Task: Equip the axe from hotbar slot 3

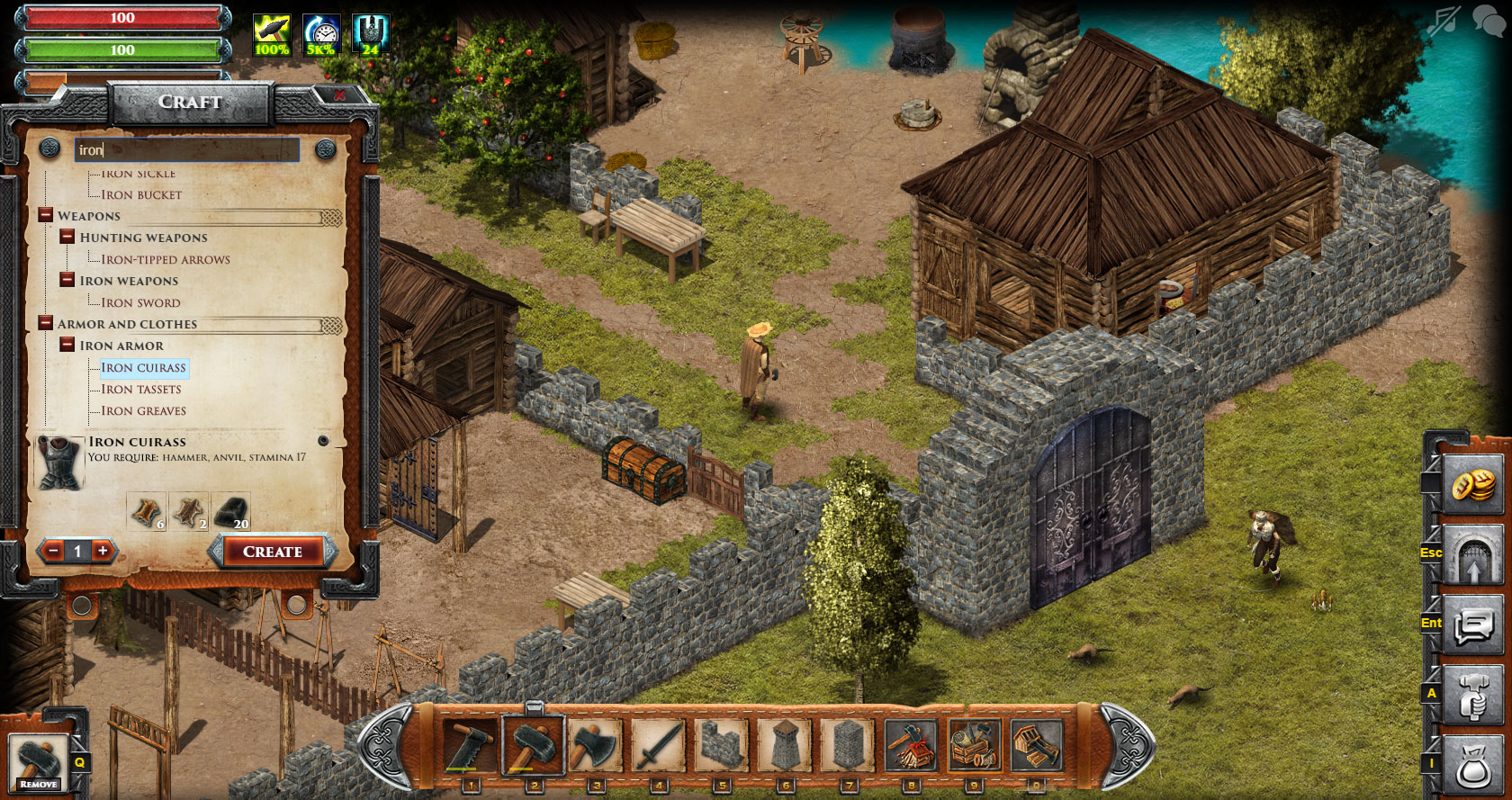Action: 595,745
